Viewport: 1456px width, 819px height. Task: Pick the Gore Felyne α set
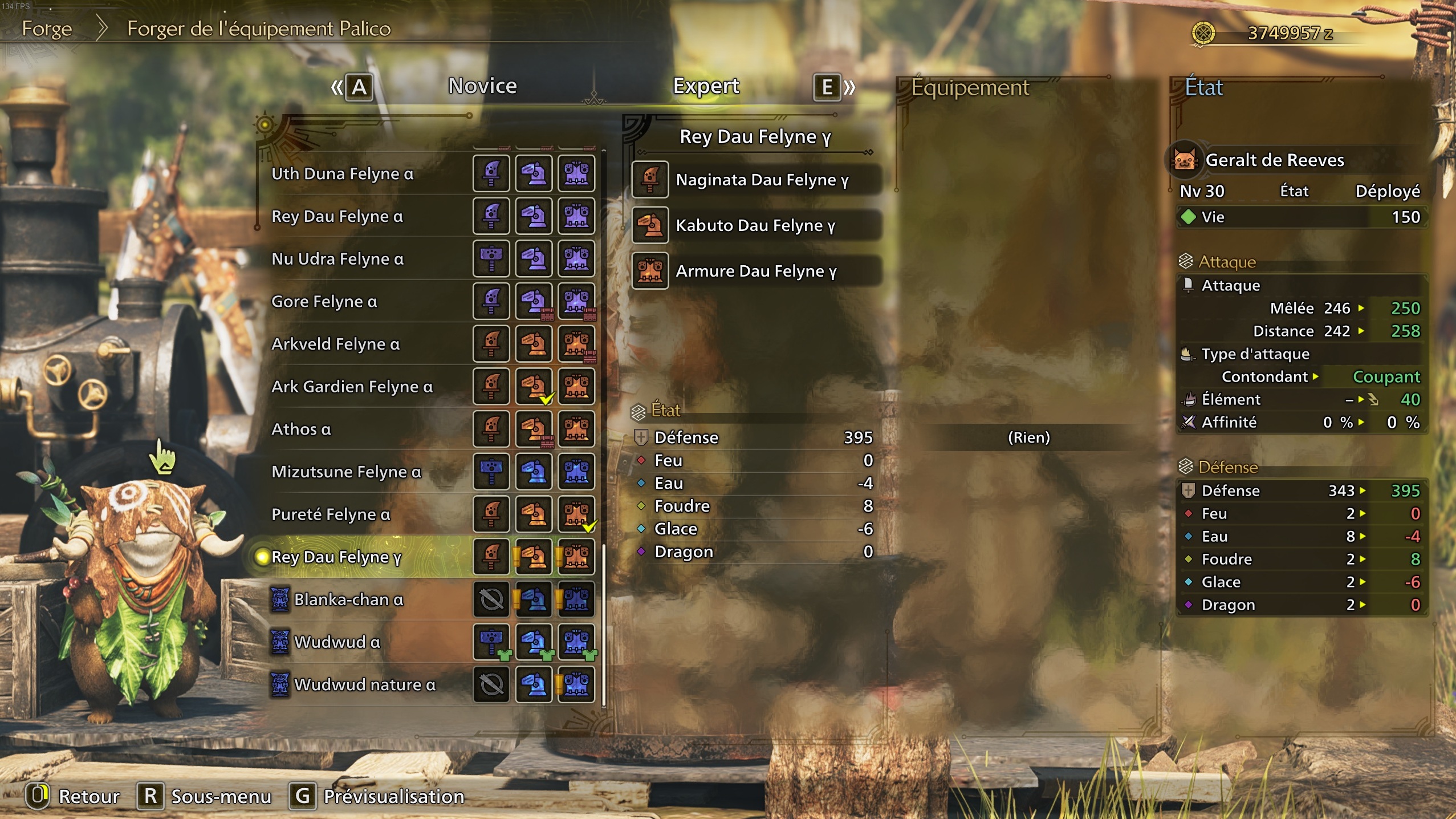pos(324,301)
